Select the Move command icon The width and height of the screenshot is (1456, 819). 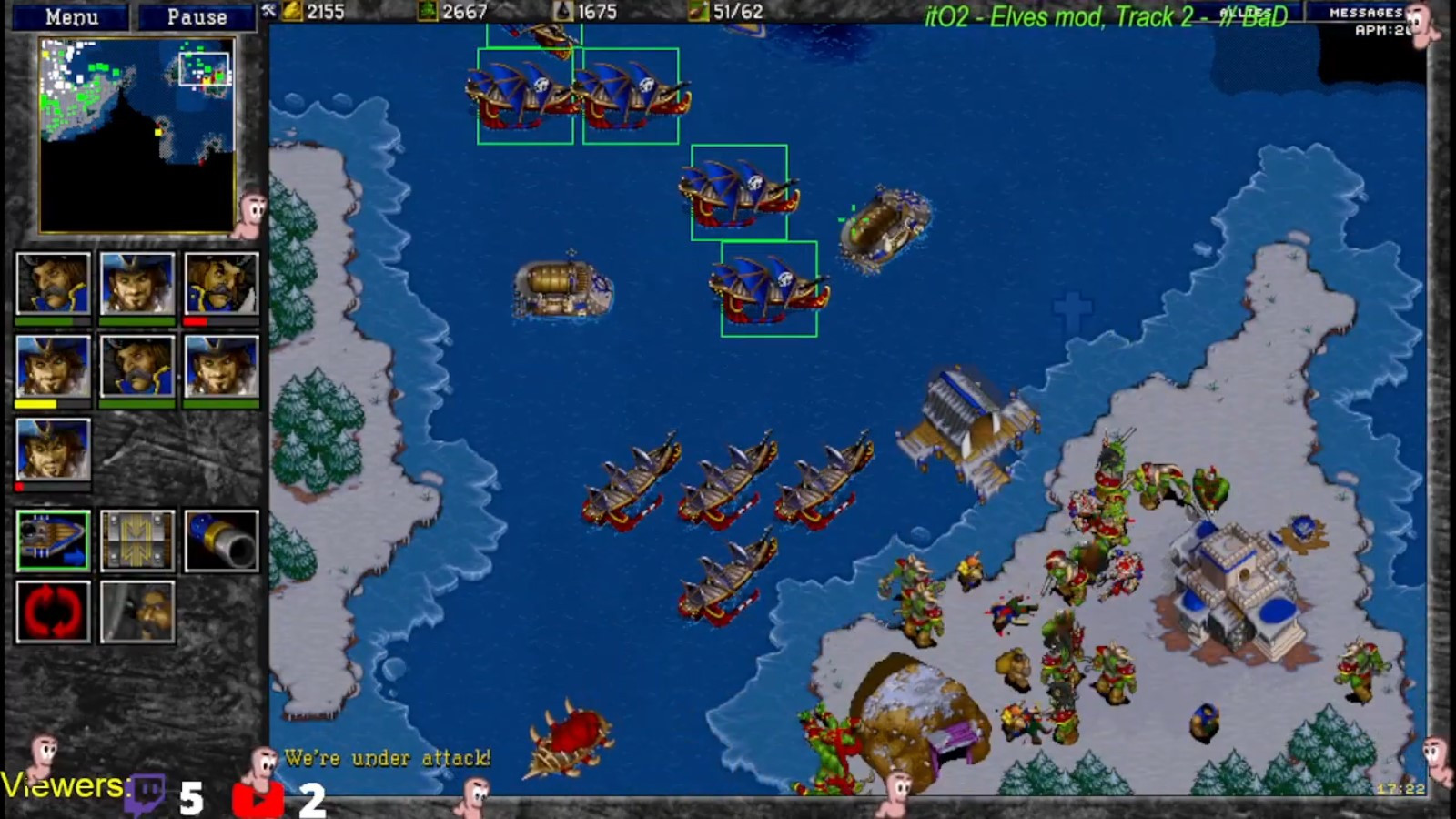[x=52, y=541]
